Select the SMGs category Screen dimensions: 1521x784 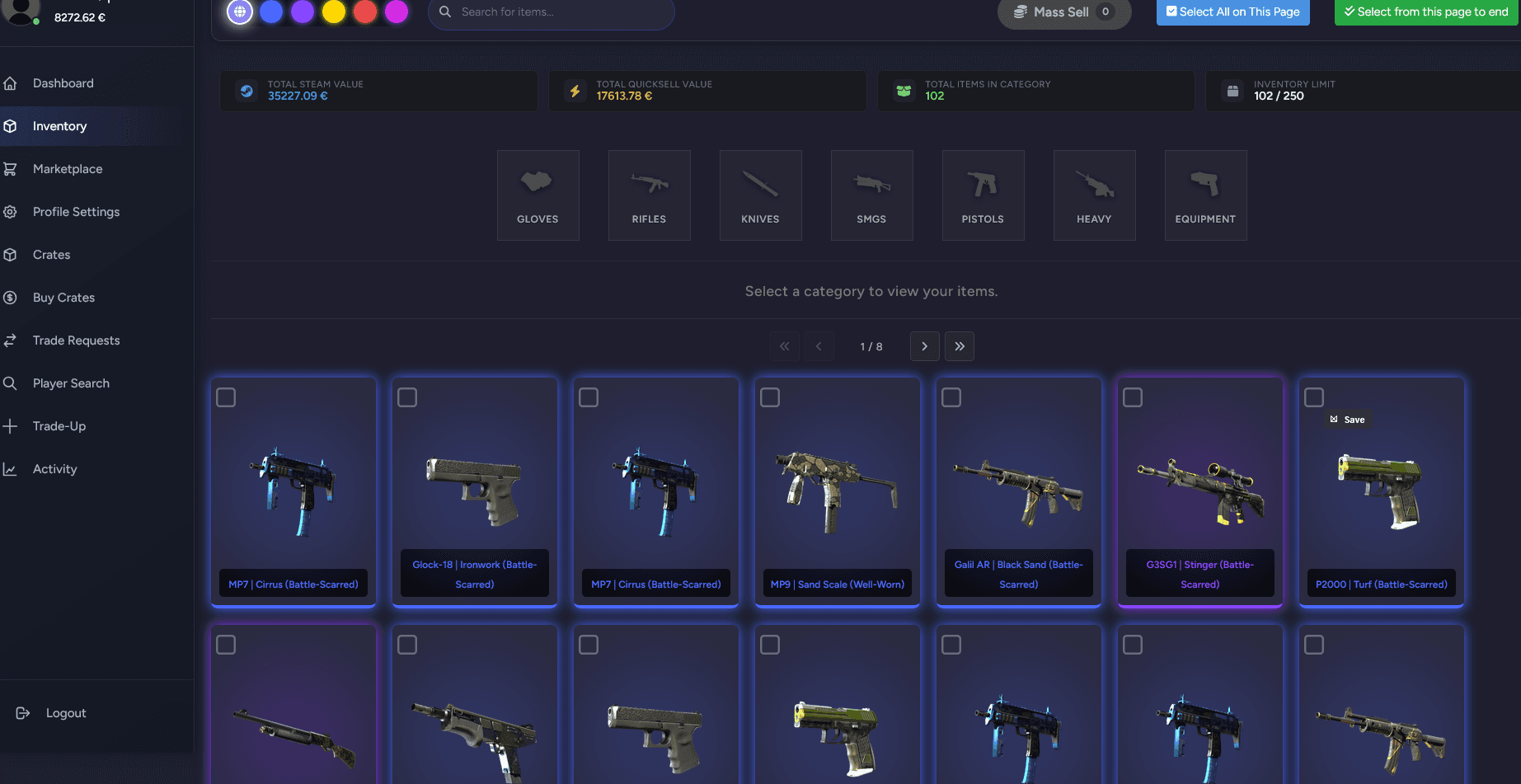(x=871, y=195)
